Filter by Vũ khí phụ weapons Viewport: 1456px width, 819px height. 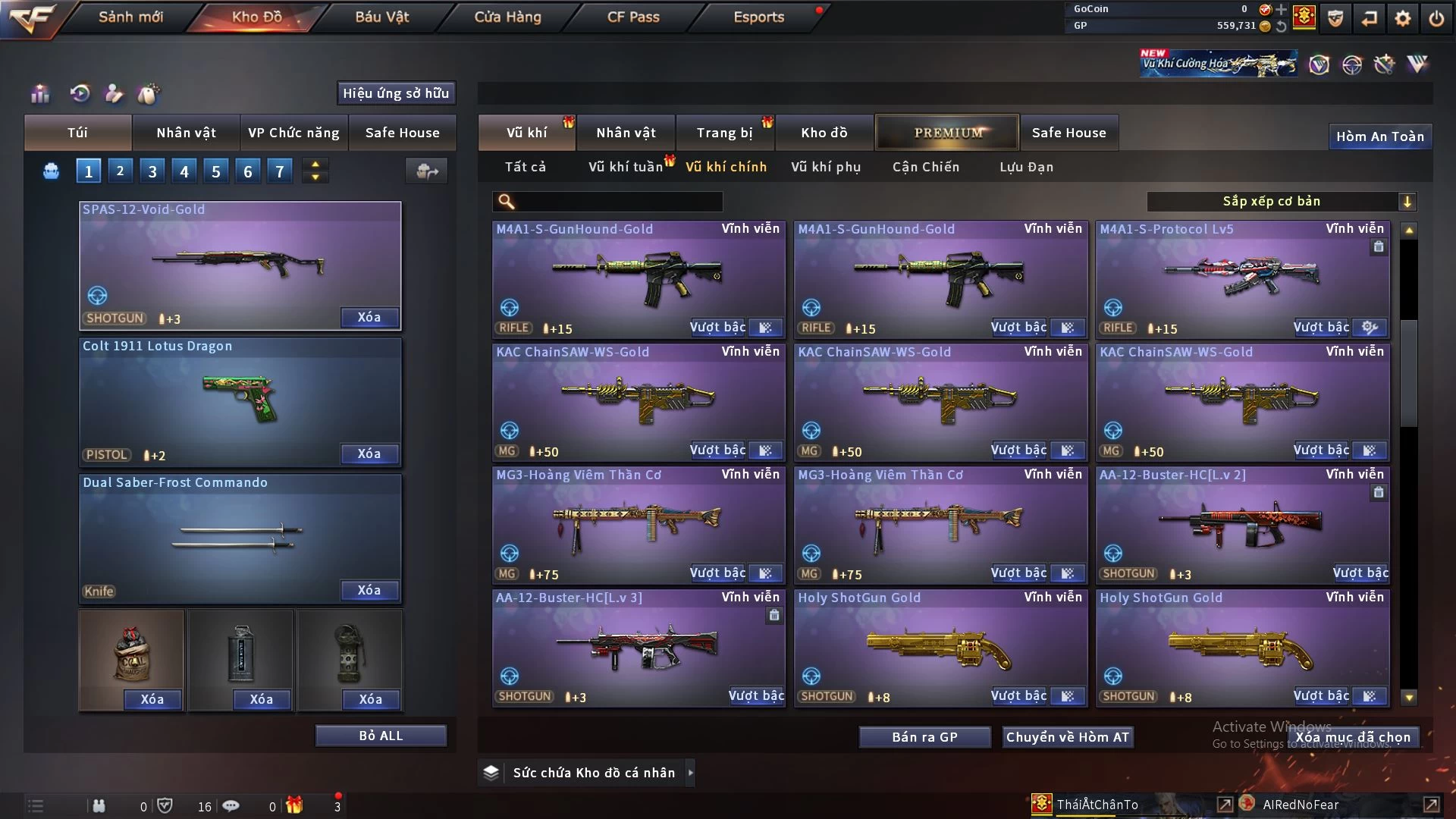826,167
